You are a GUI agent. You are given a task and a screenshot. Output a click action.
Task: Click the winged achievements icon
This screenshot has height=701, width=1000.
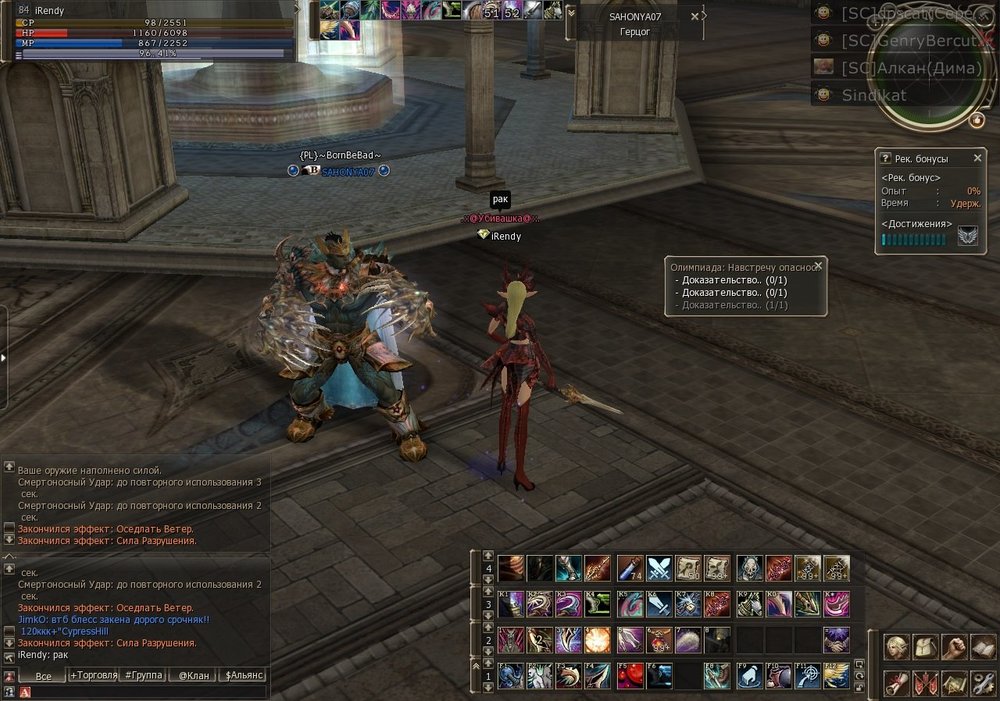(x=968, y=236)
